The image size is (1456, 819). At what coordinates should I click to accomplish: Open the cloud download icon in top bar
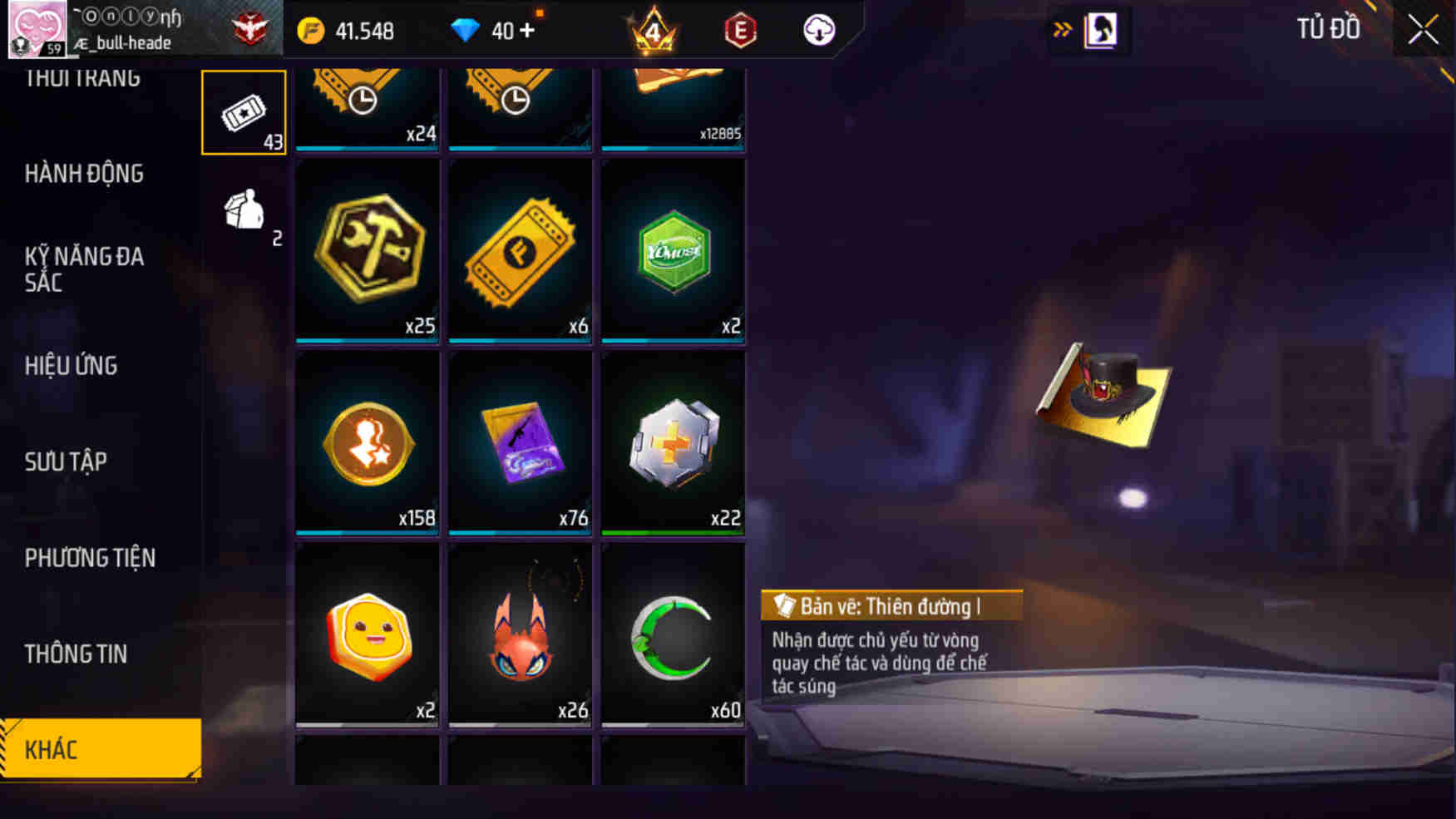point(817,29)
